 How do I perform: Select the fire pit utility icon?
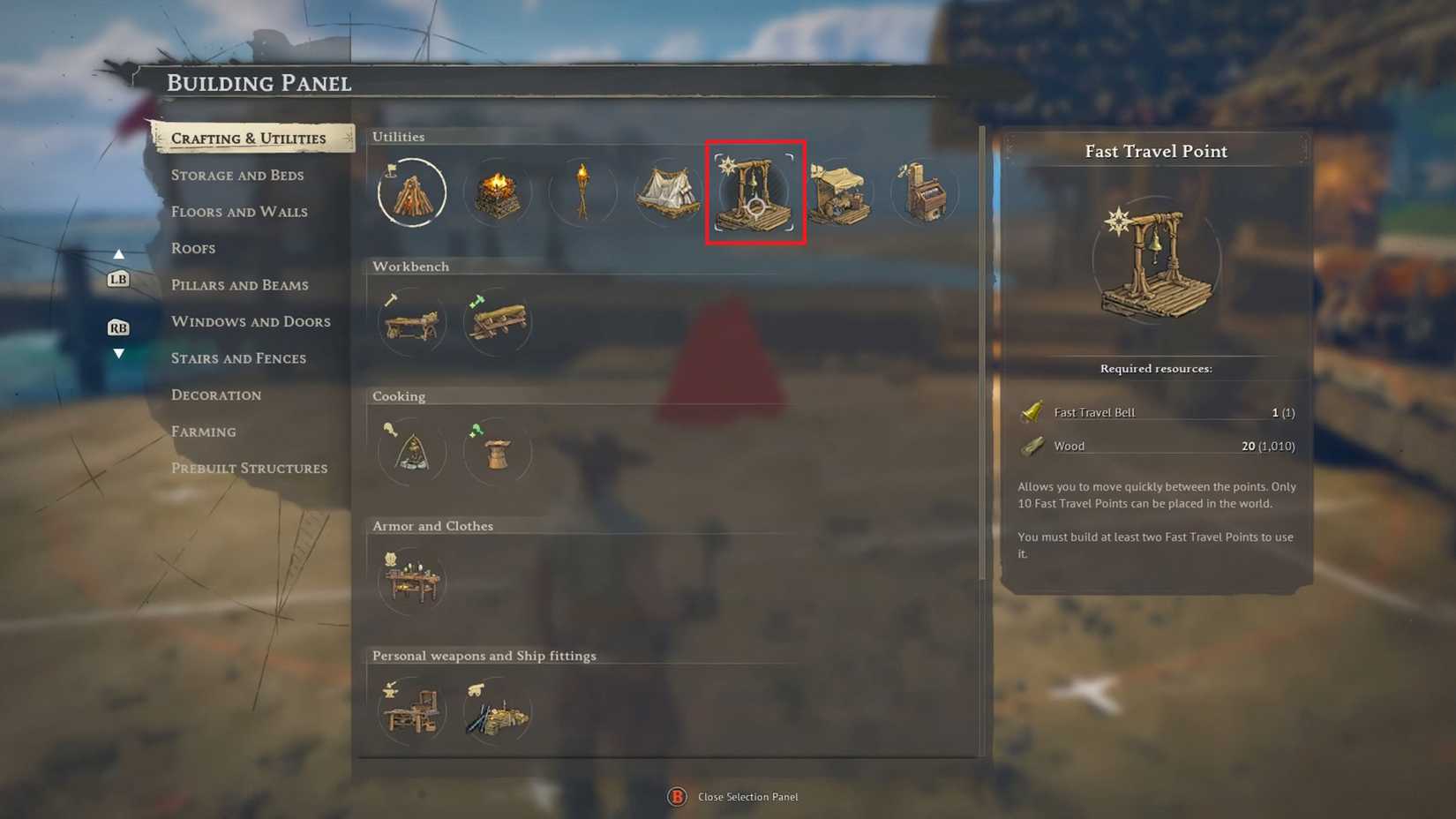pos(497,192)
